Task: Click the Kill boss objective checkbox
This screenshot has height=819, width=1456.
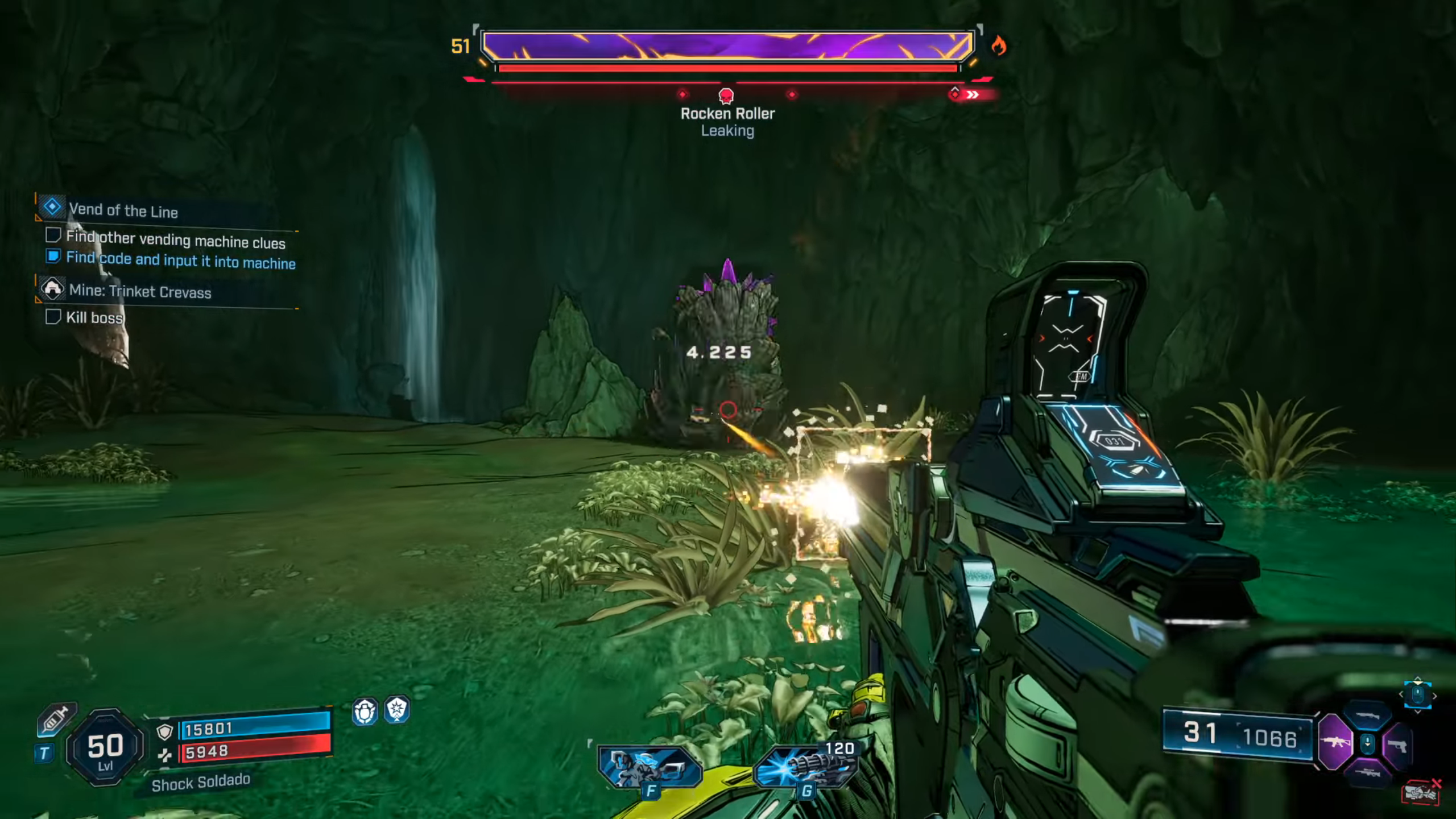Action: (53, 317)
